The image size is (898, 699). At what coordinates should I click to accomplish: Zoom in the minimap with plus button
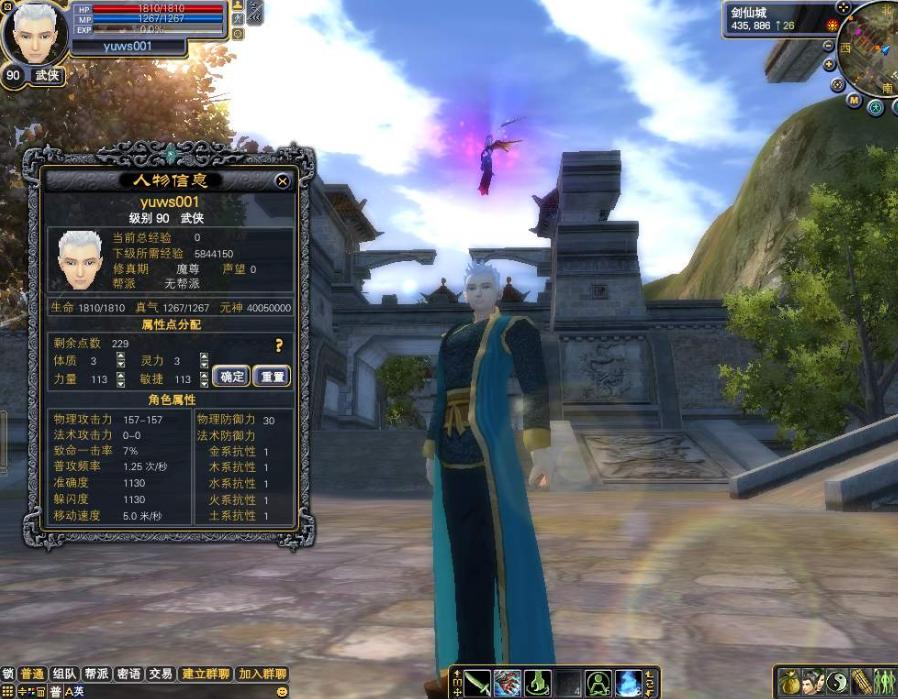pos(831,65)
